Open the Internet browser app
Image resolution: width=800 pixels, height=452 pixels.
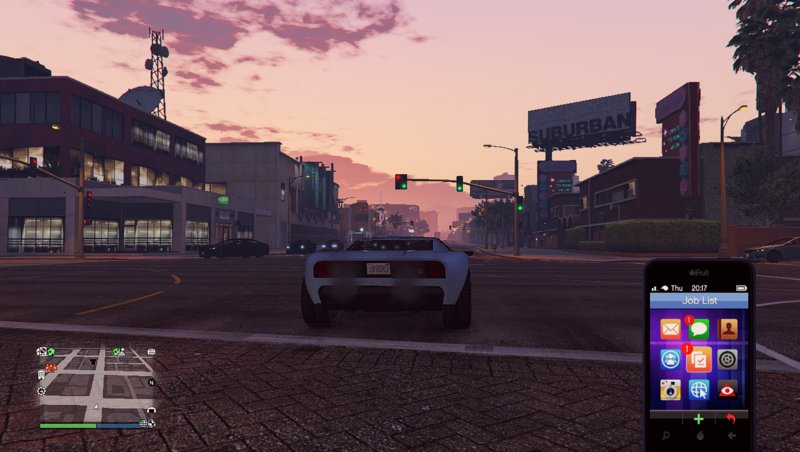point(699,389)
